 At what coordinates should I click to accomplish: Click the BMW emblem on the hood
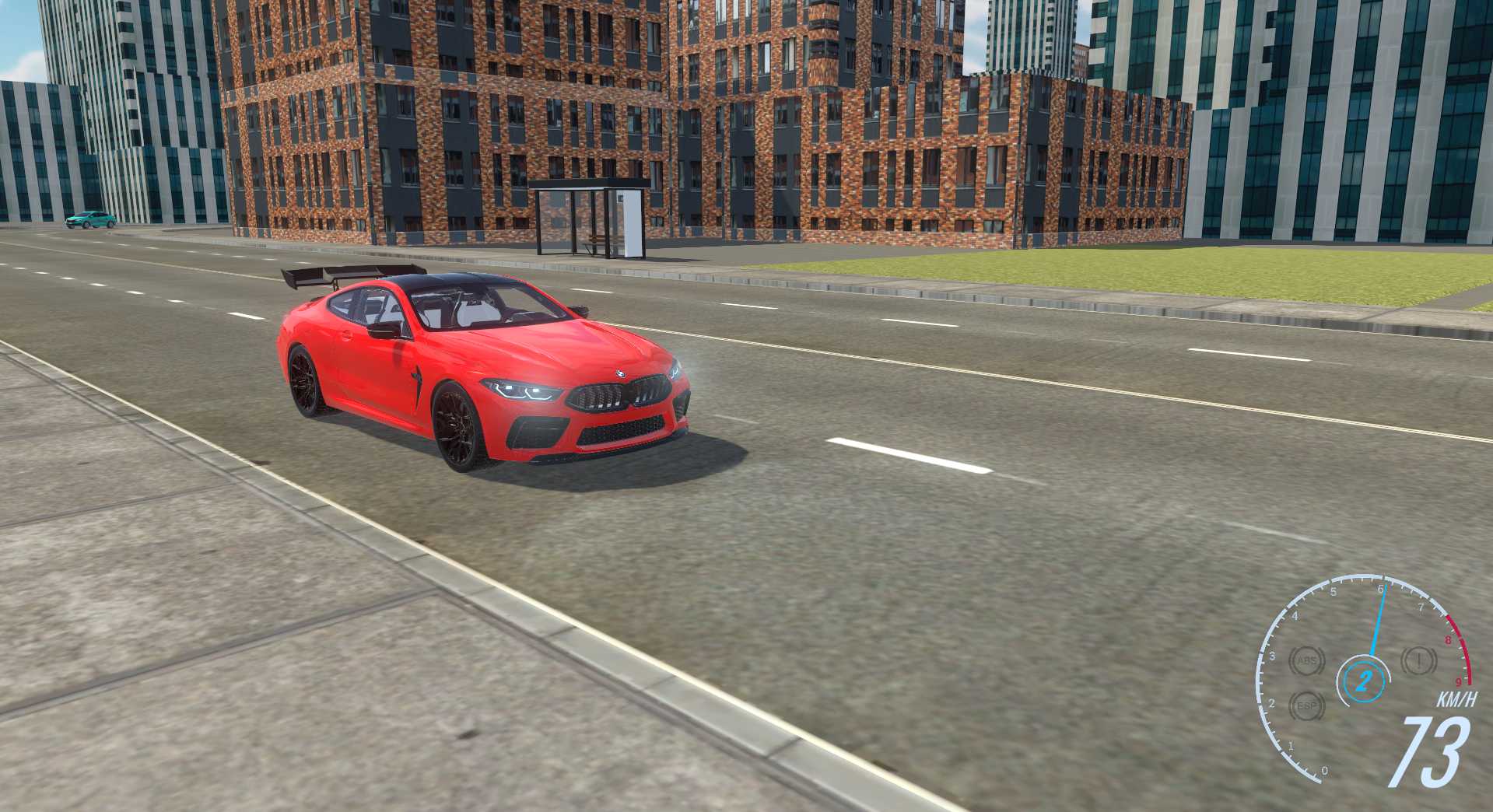tap(620, 376)
